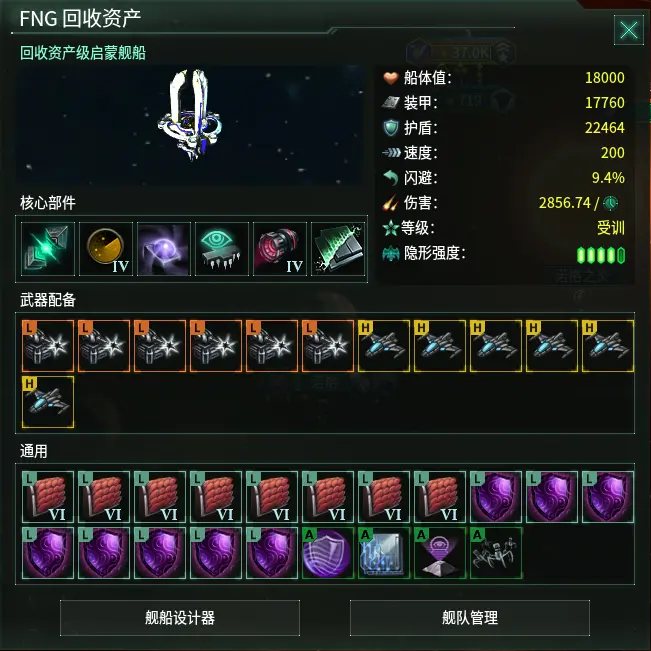Click the green striped plating core component
Screen dimensions: 651x651
(x=338, y=249)
